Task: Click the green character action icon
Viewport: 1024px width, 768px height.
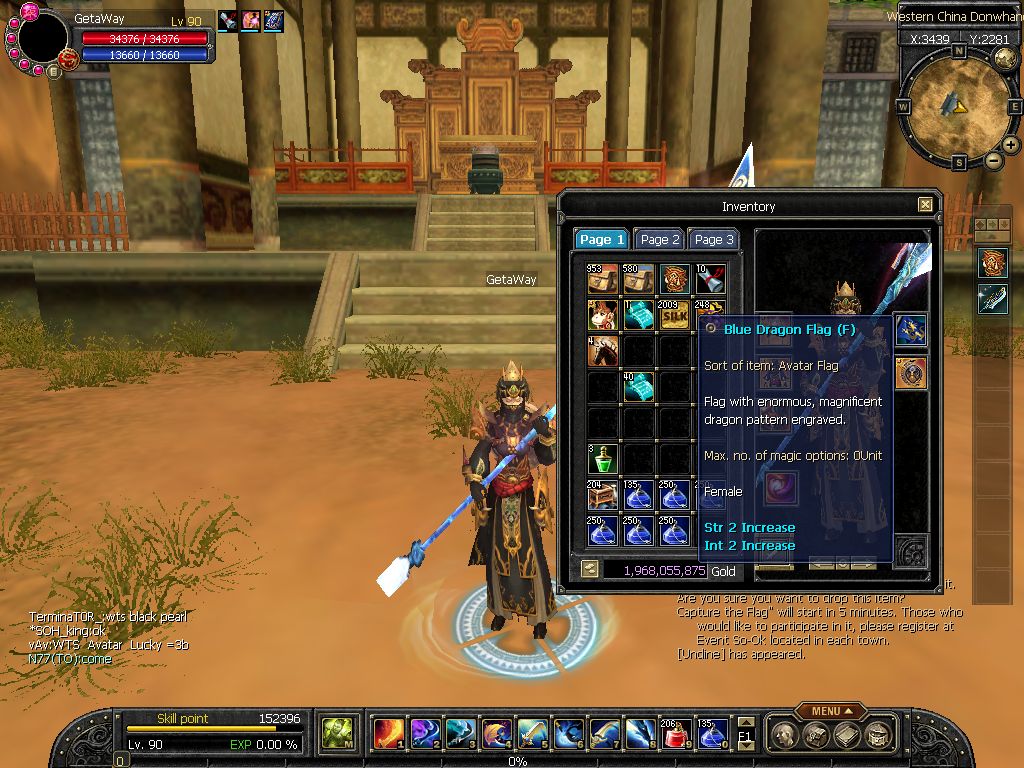Action: [x=337, y=734]
